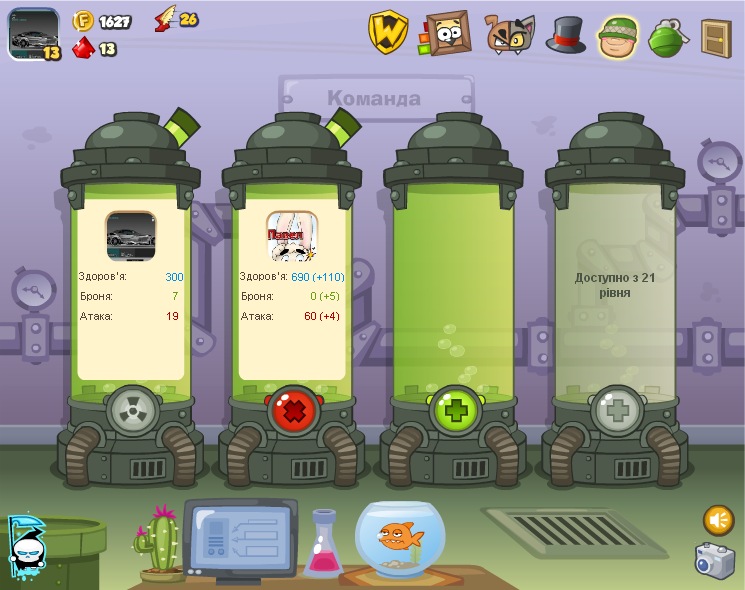Click the grey radiation button under first capsule
Viewport: 745px width, 590px height.
[131, 410]
